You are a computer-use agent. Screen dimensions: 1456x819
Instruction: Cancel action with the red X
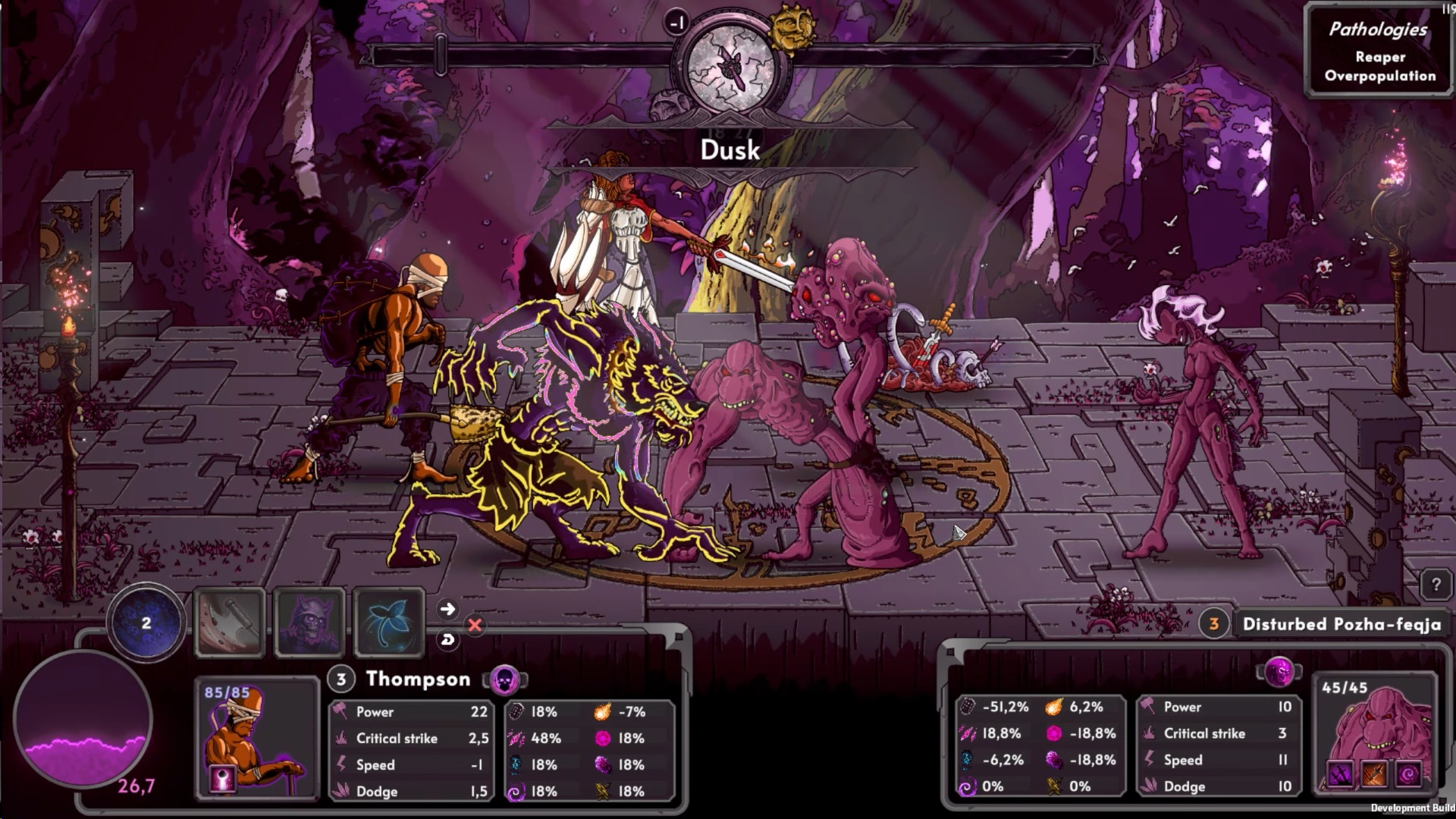(475, 625)
